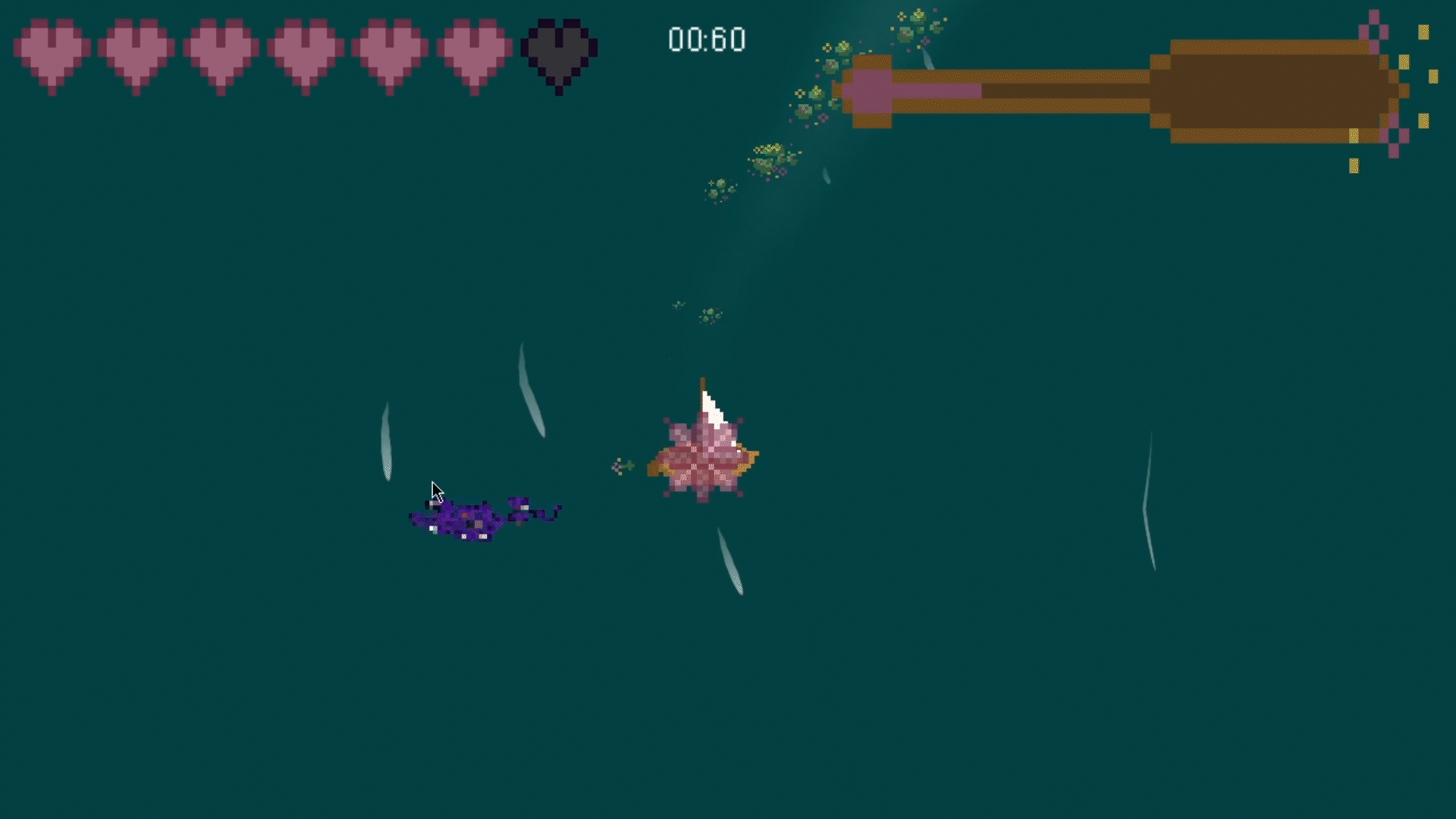Click the heart row header area
Viewport: 1456px width, 819px height.
(x=303, y=49)
